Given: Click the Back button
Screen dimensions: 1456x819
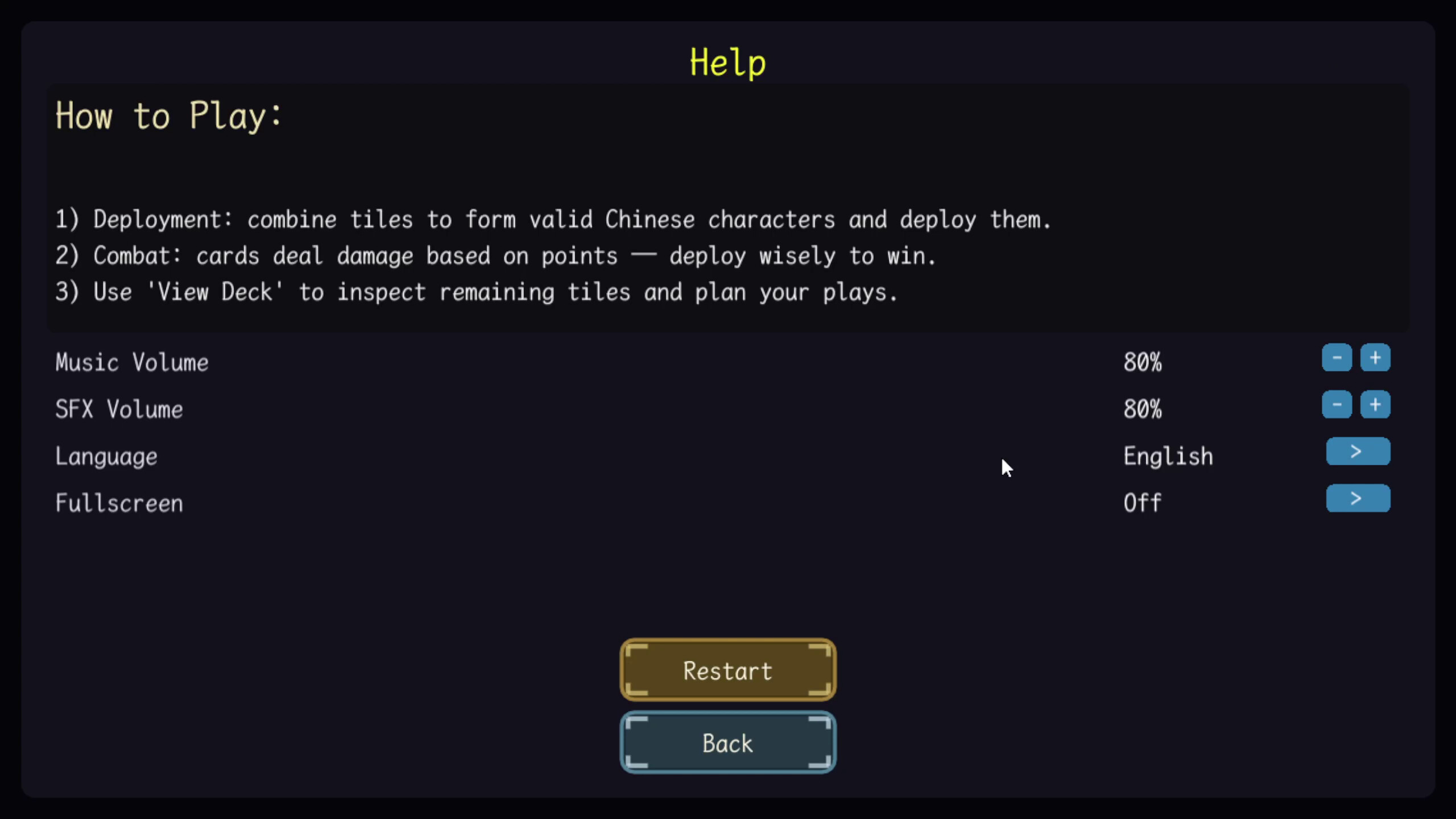Looking at the screenshot, I should click(x=728, y=742).
